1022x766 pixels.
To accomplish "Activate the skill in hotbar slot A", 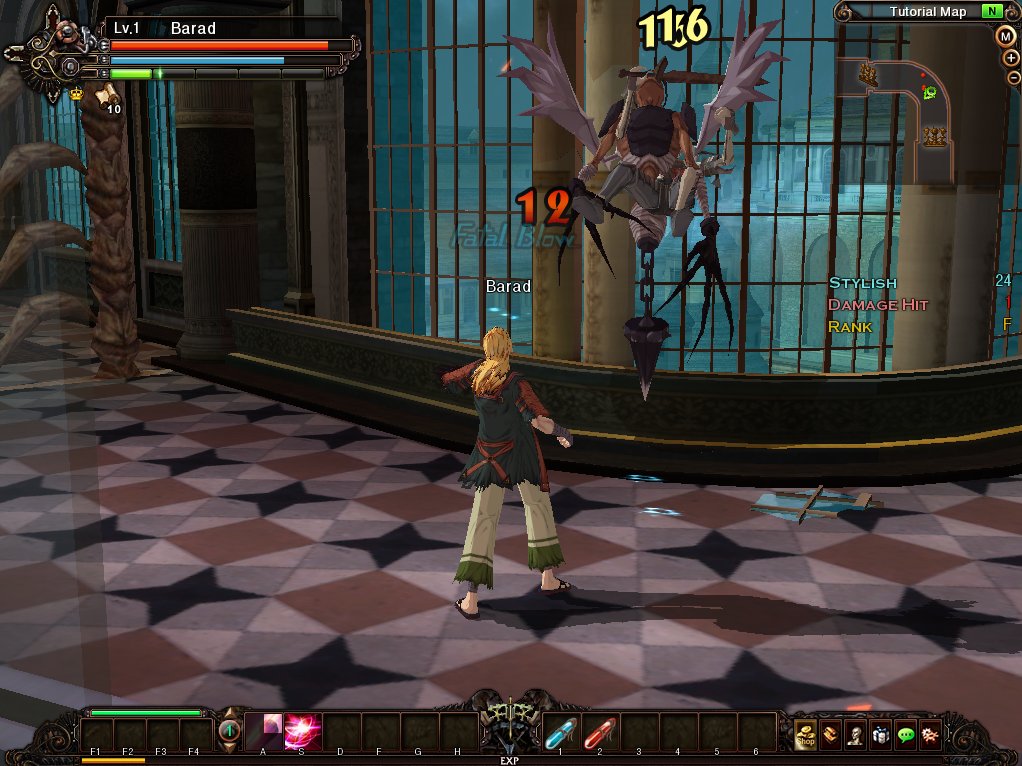I will coord(263,733).
